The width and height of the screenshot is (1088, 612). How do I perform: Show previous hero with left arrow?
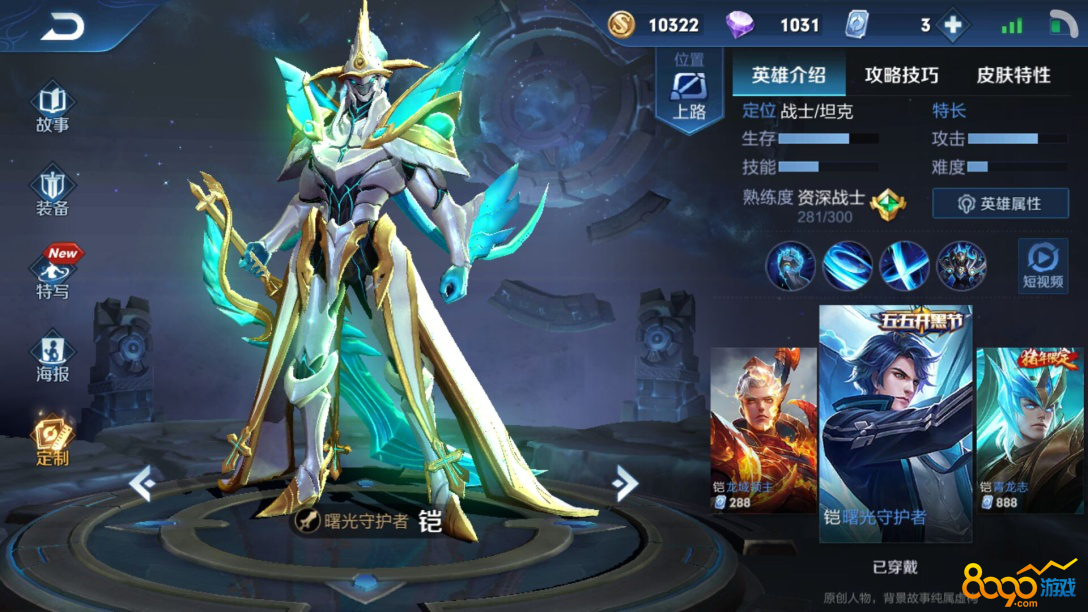pyautogui.click(x=142, y=484)
